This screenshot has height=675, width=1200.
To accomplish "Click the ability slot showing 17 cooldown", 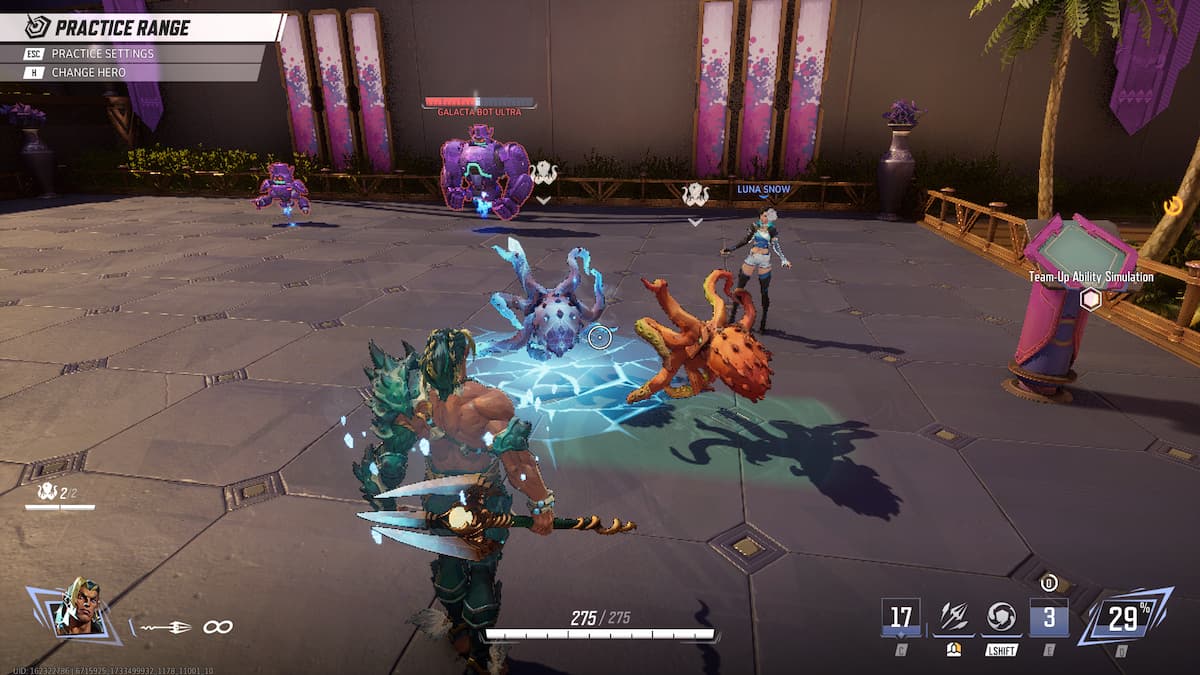I will point(901,617).
